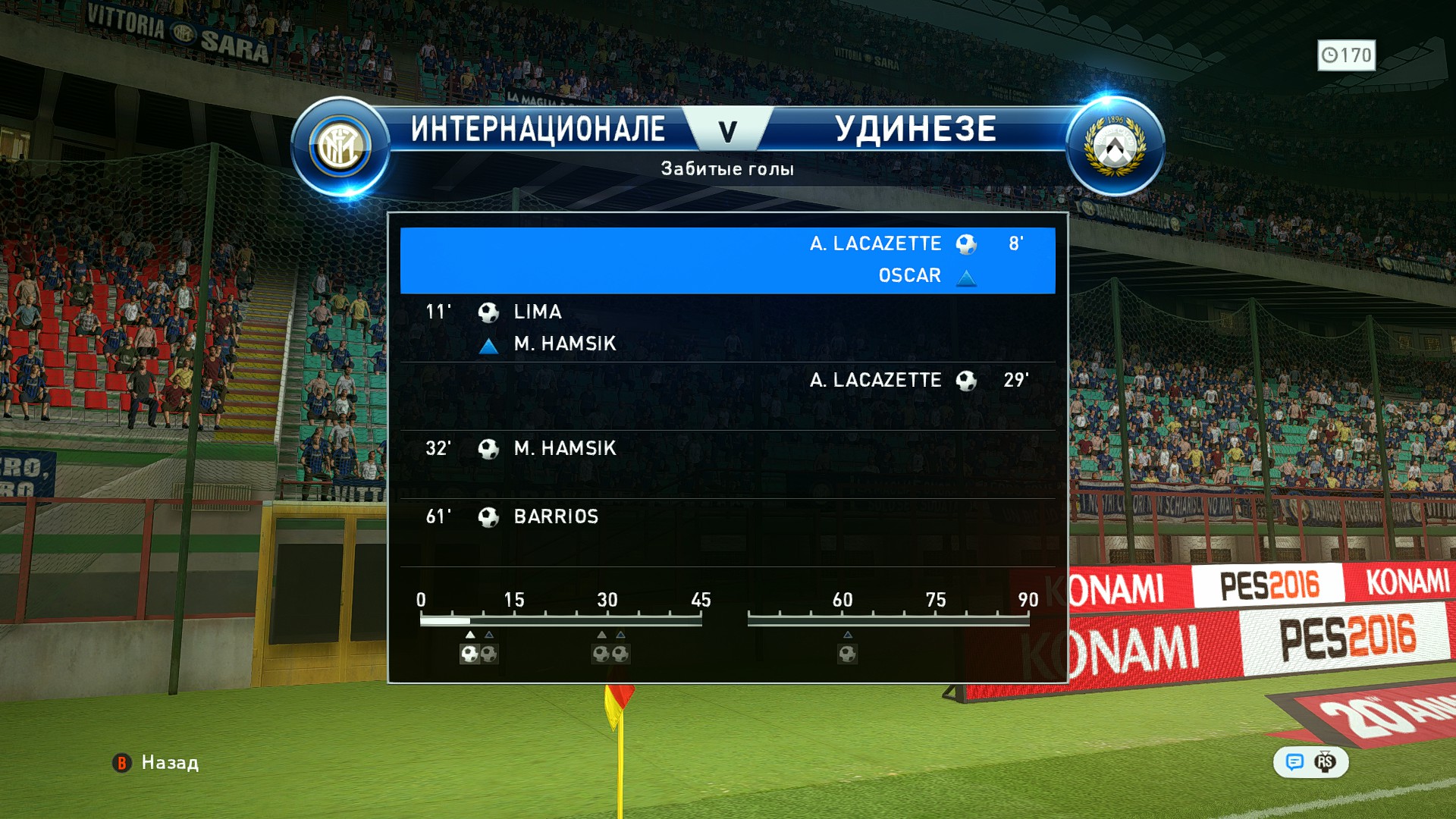
Task: Choose Lima's 11' goal entry
Action: click(x=727, y=328)
